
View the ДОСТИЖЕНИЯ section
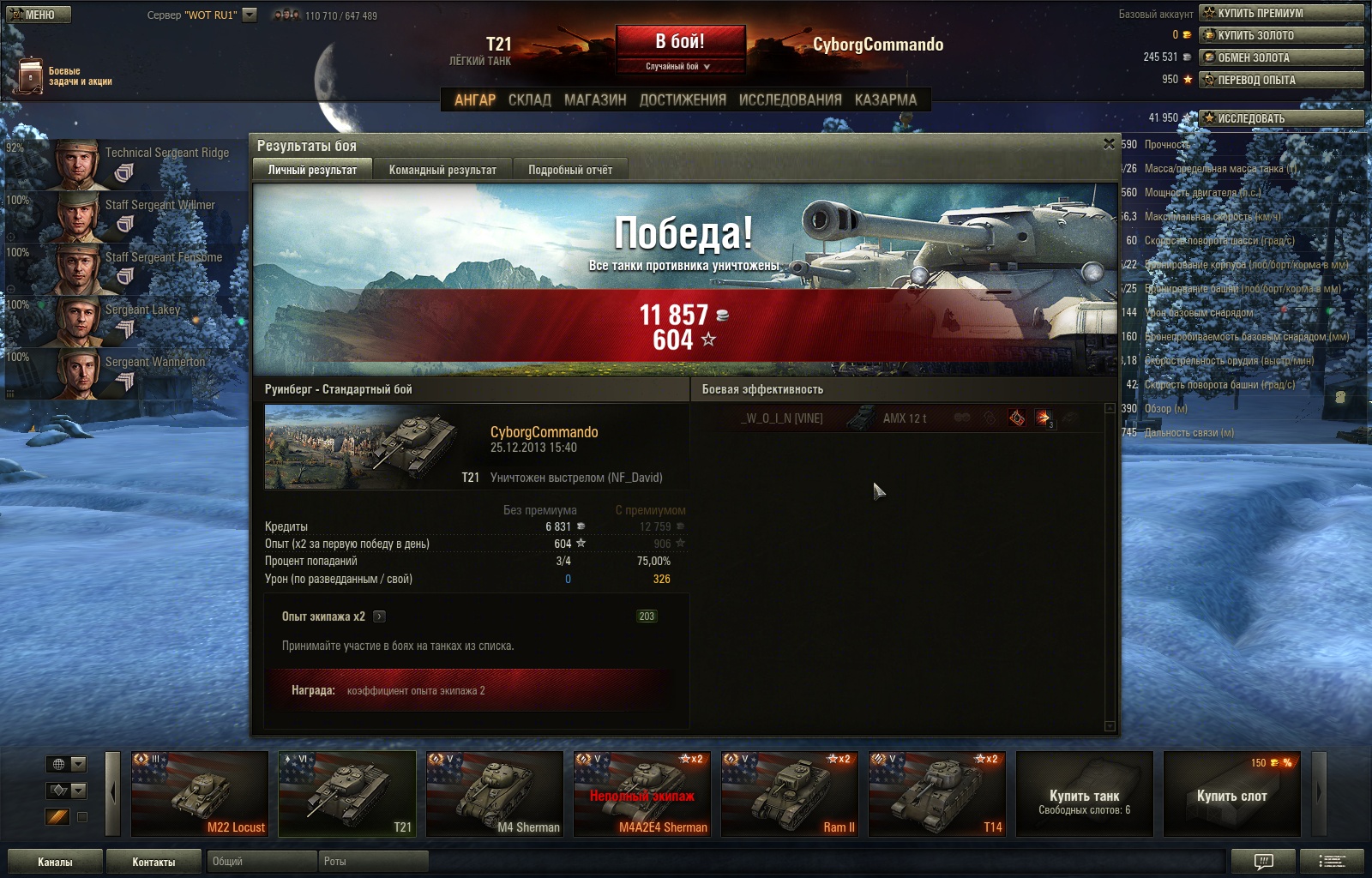[683, 99]
